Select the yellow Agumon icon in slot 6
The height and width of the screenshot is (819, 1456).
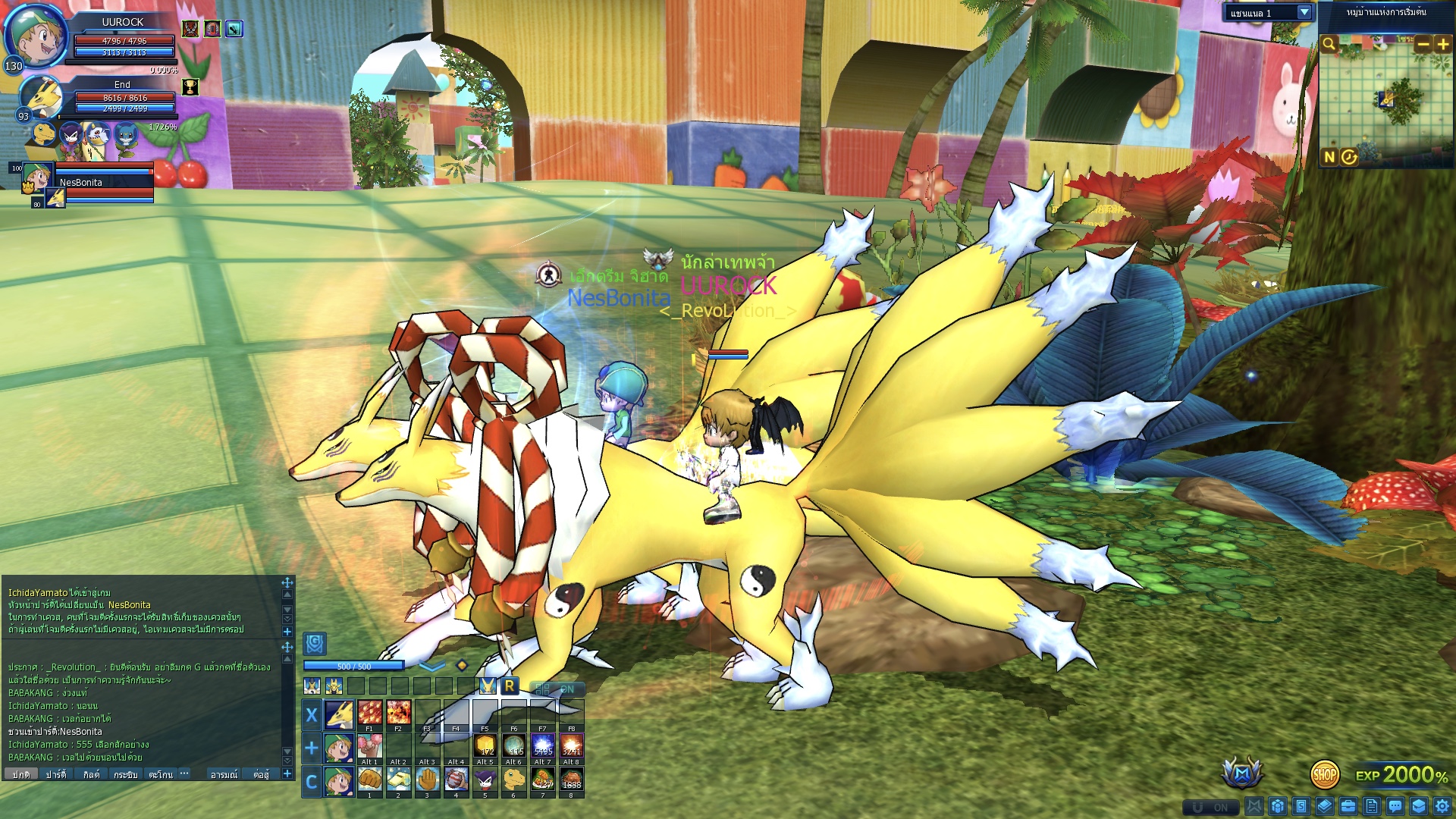pos(513,779)
